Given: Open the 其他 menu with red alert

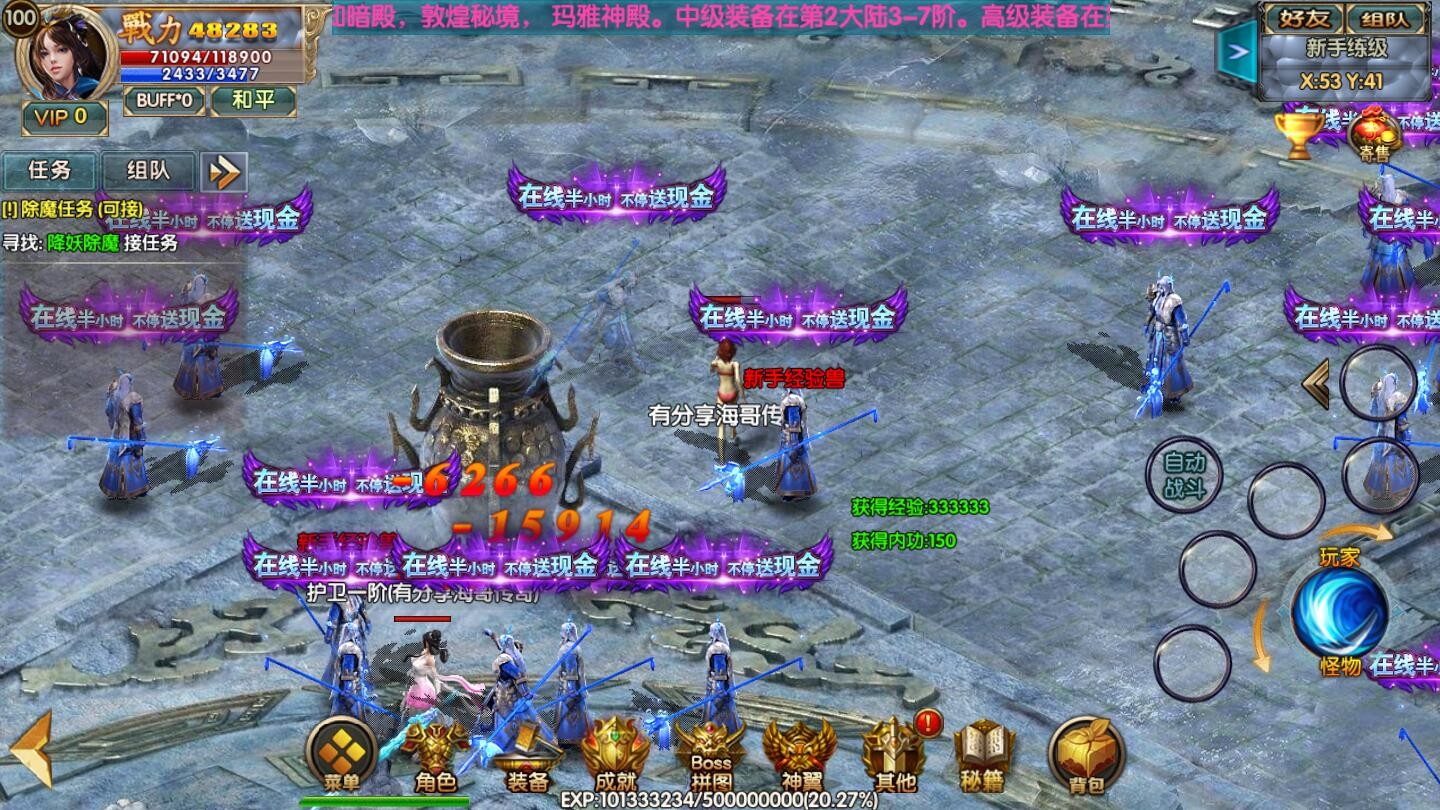Looking at the screenshot, I should point(894,754).
